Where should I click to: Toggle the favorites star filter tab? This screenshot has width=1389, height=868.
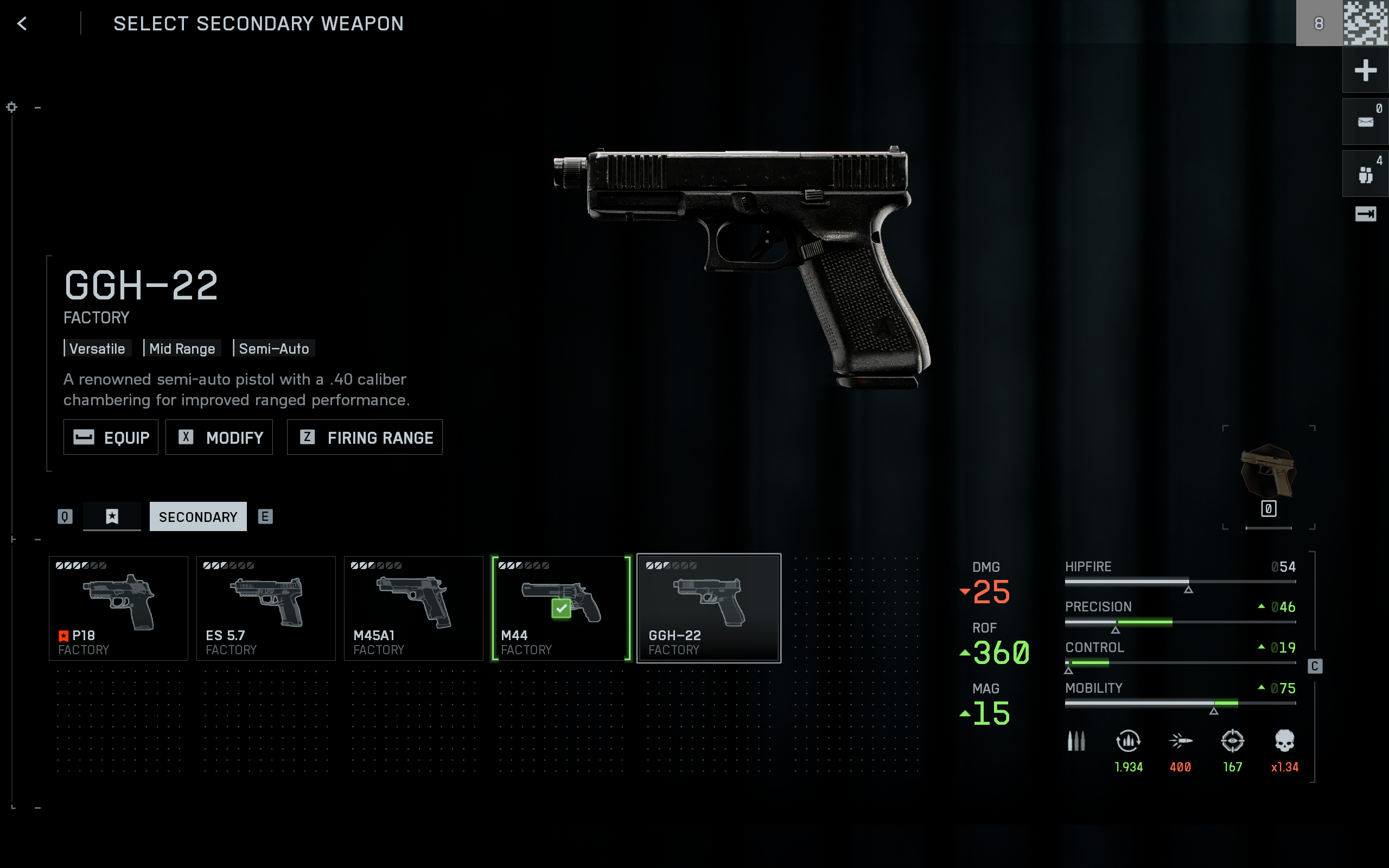pyautogui.click(x=112, y=516)
